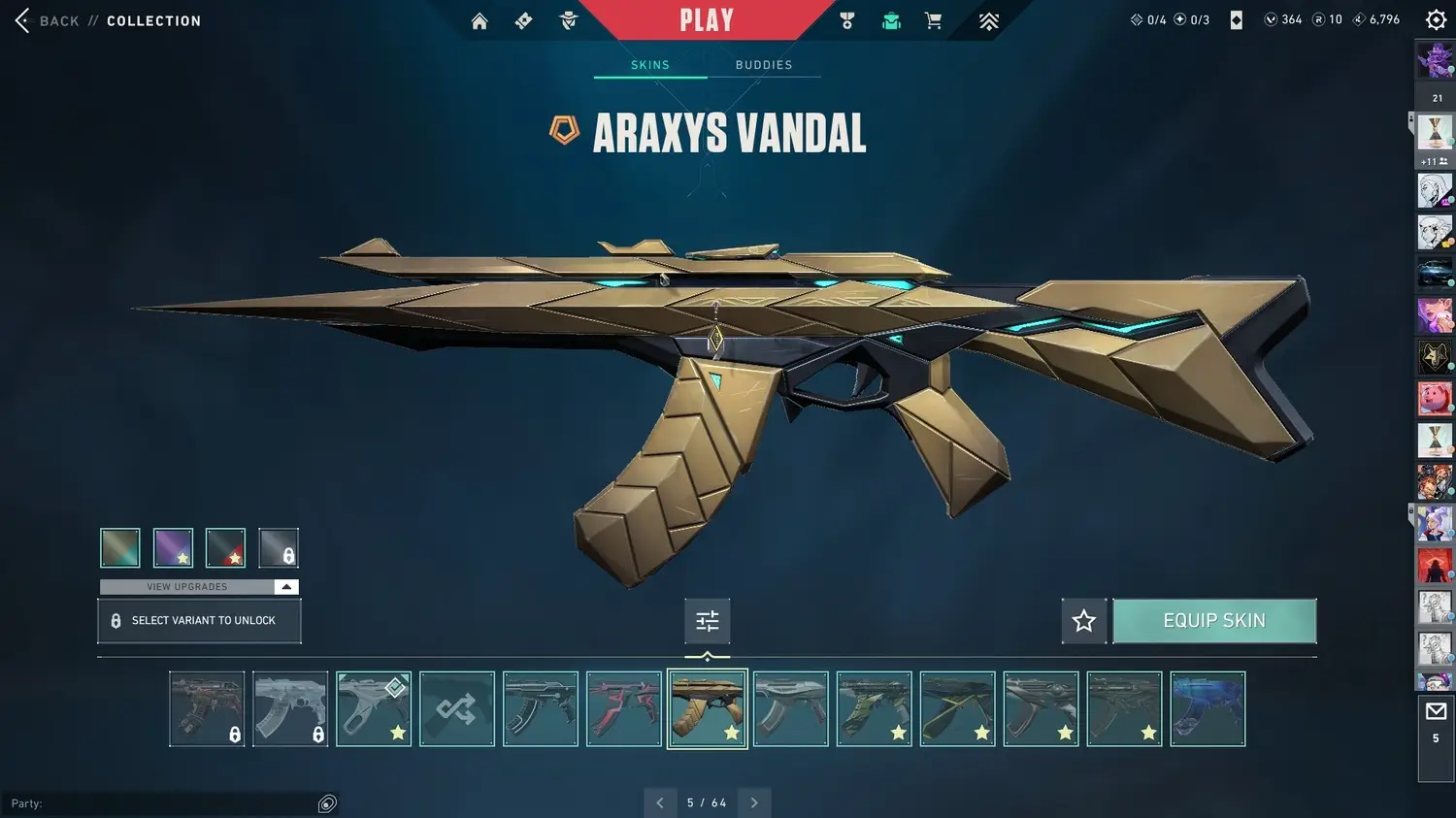Screen dimensions: 1456x818
Task: Favorite this skin with the star button
Action: point(1084,621)
